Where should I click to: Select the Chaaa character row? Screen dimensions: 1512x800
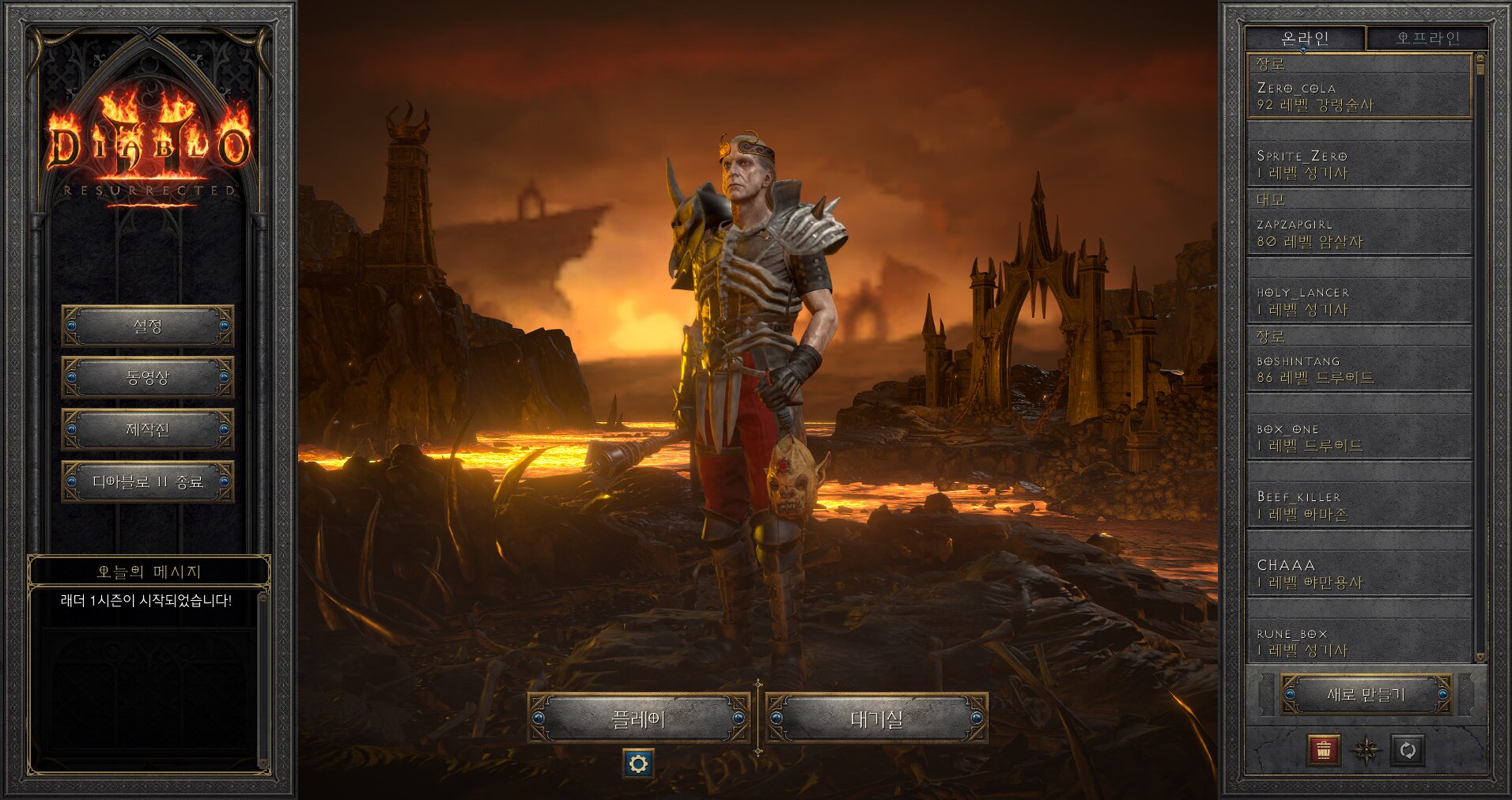point(1359,573)
